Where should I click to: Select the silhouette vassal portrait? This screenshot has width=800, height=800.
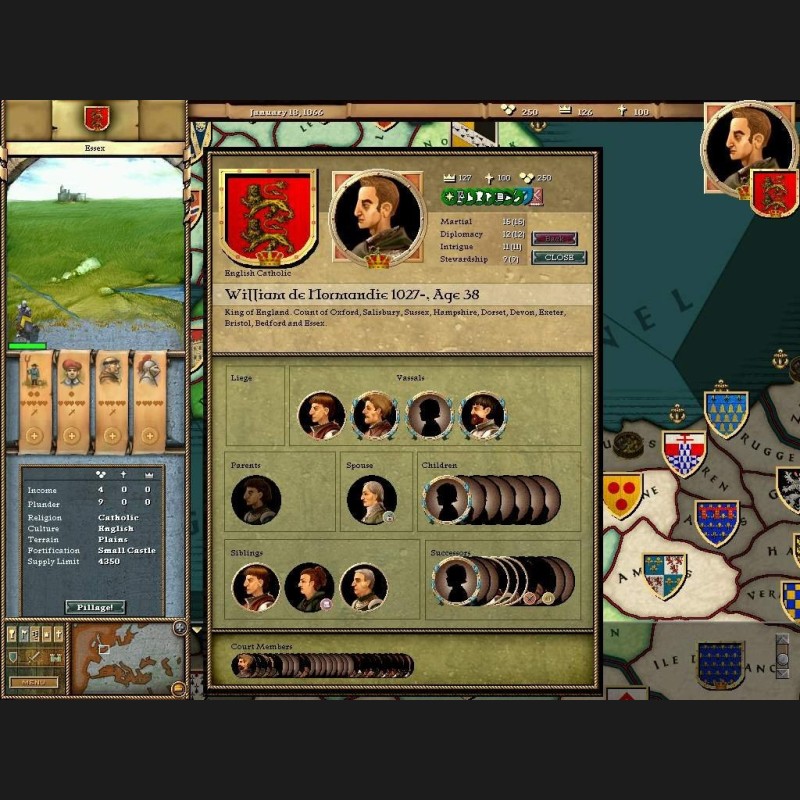tap(429, 415)
